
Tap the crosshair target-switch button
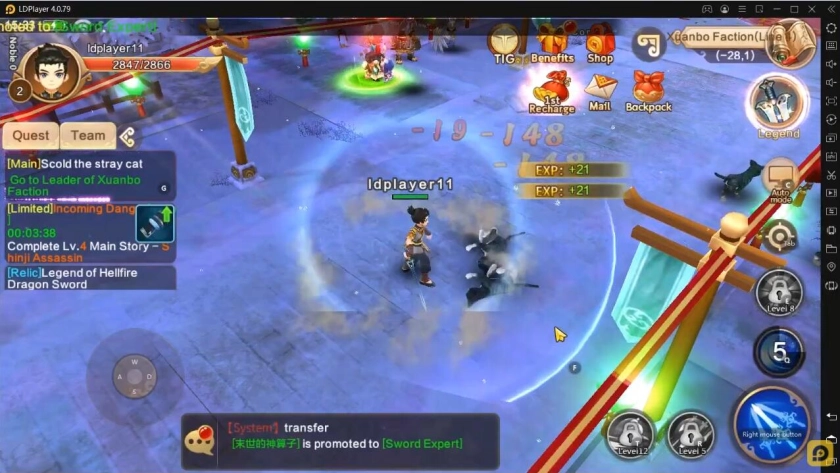coord(778,237)
